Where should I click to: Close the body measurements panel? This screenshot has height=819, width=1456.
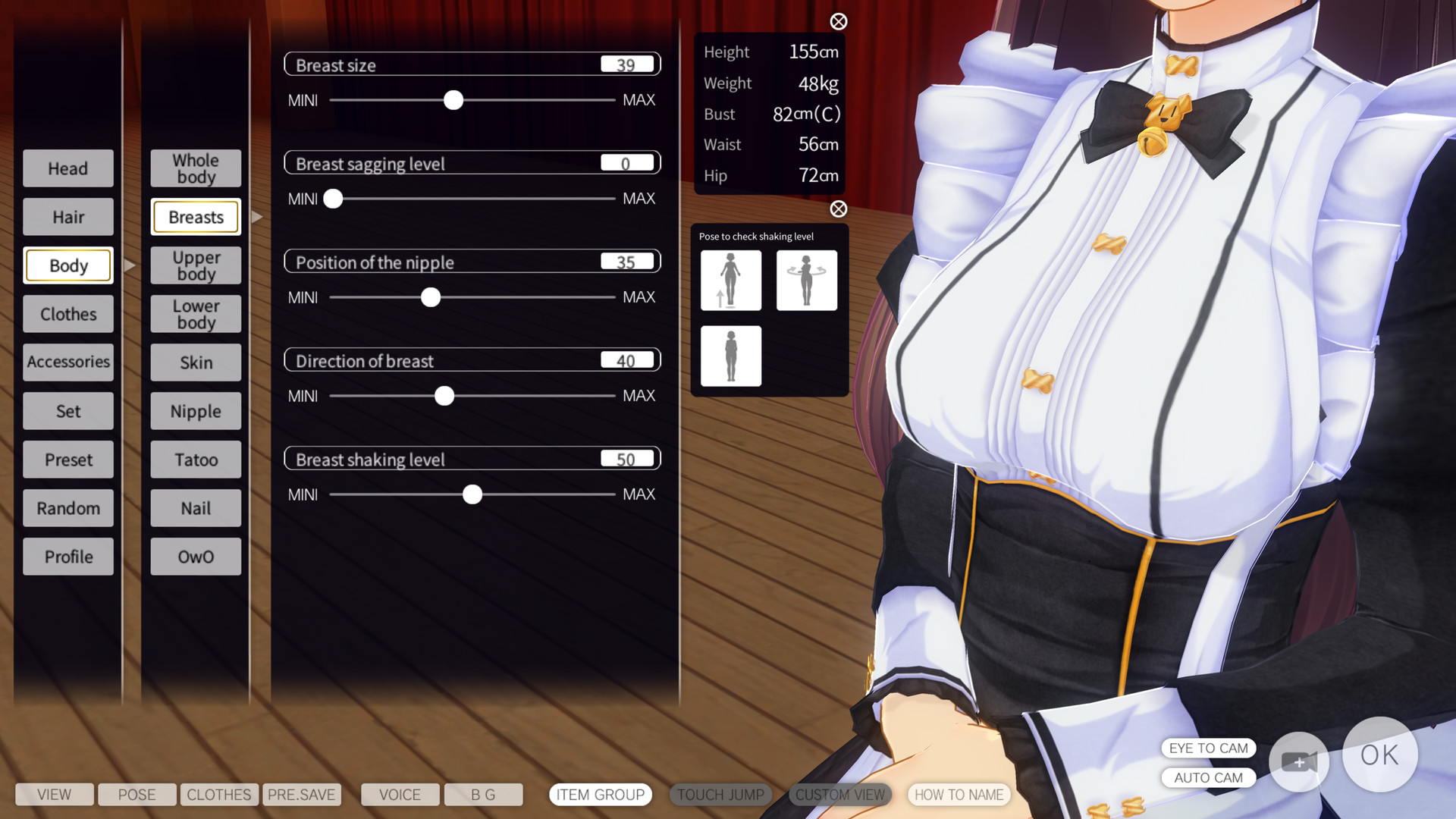[x=837, y=22]
